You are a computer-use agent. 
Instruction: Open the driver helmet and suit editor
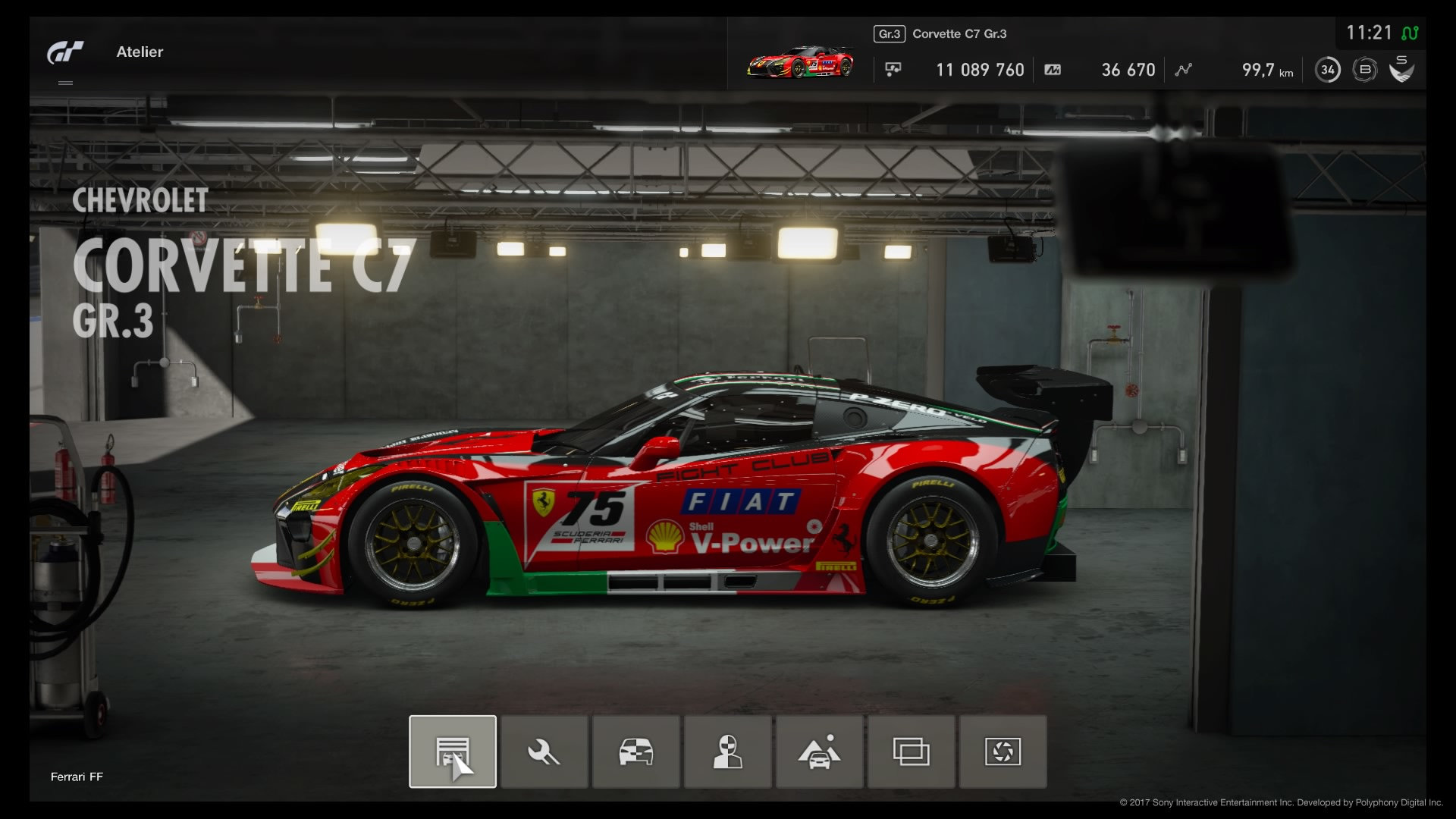[727, 752]
